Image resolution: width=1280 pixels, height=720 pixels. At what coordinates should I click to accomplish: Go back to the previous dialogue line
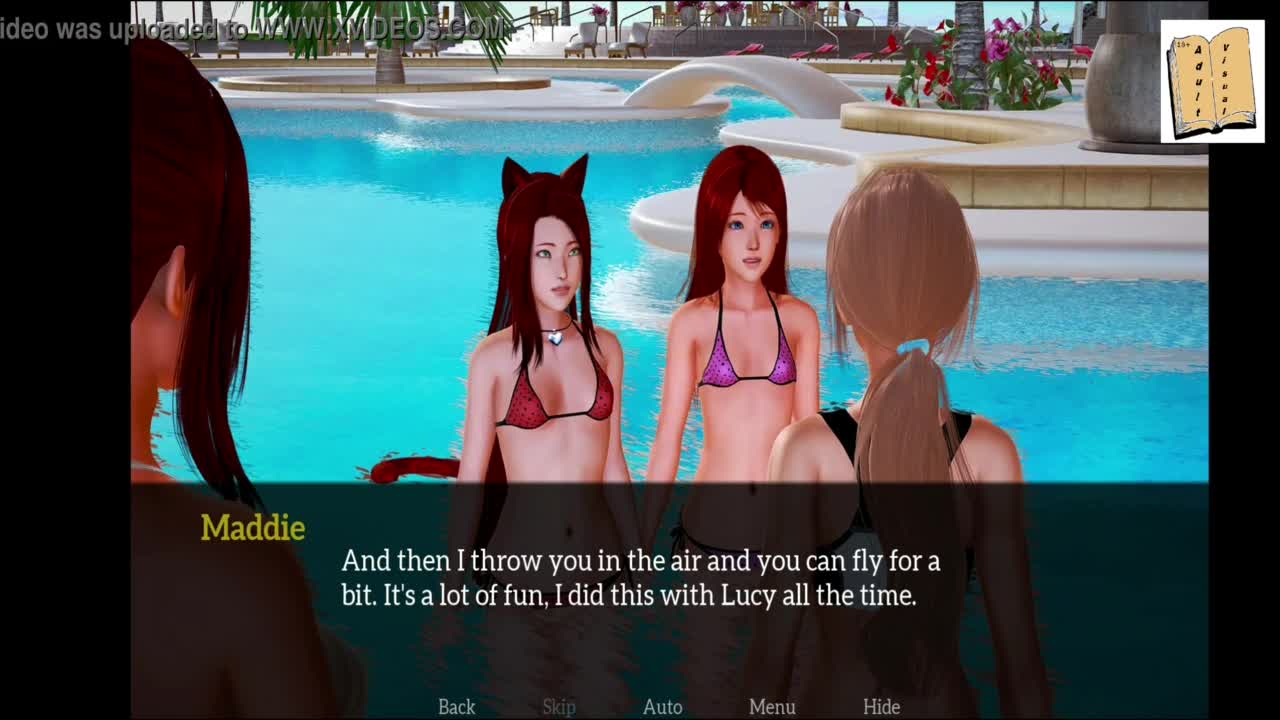[456, 707]
